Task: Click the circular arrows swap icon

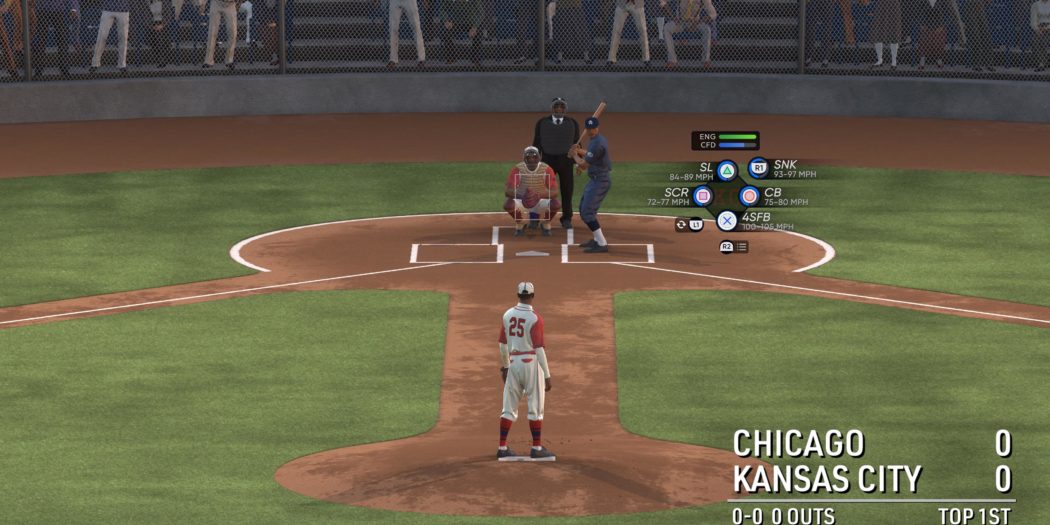Action: 681,225
